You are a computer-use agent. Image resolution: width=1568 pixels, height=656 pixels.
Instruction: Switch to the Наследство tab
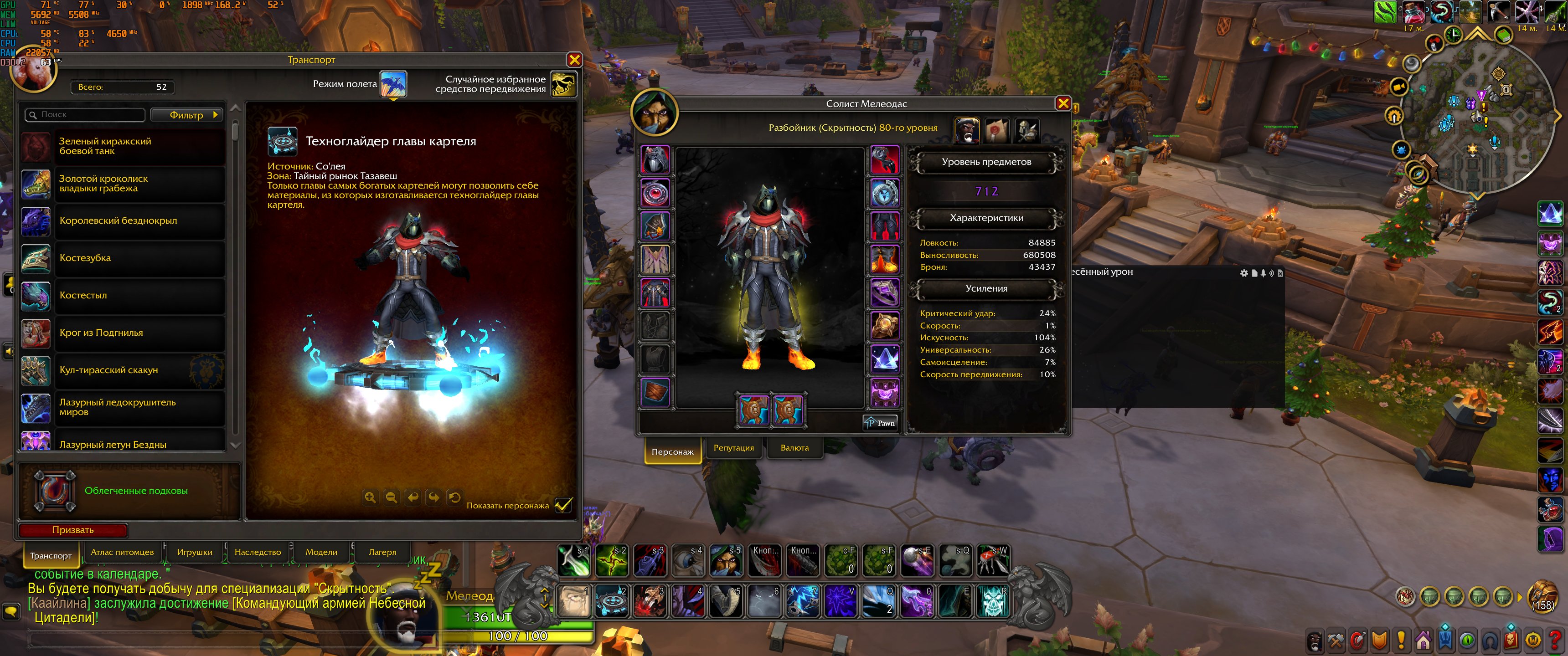[258, 552]
